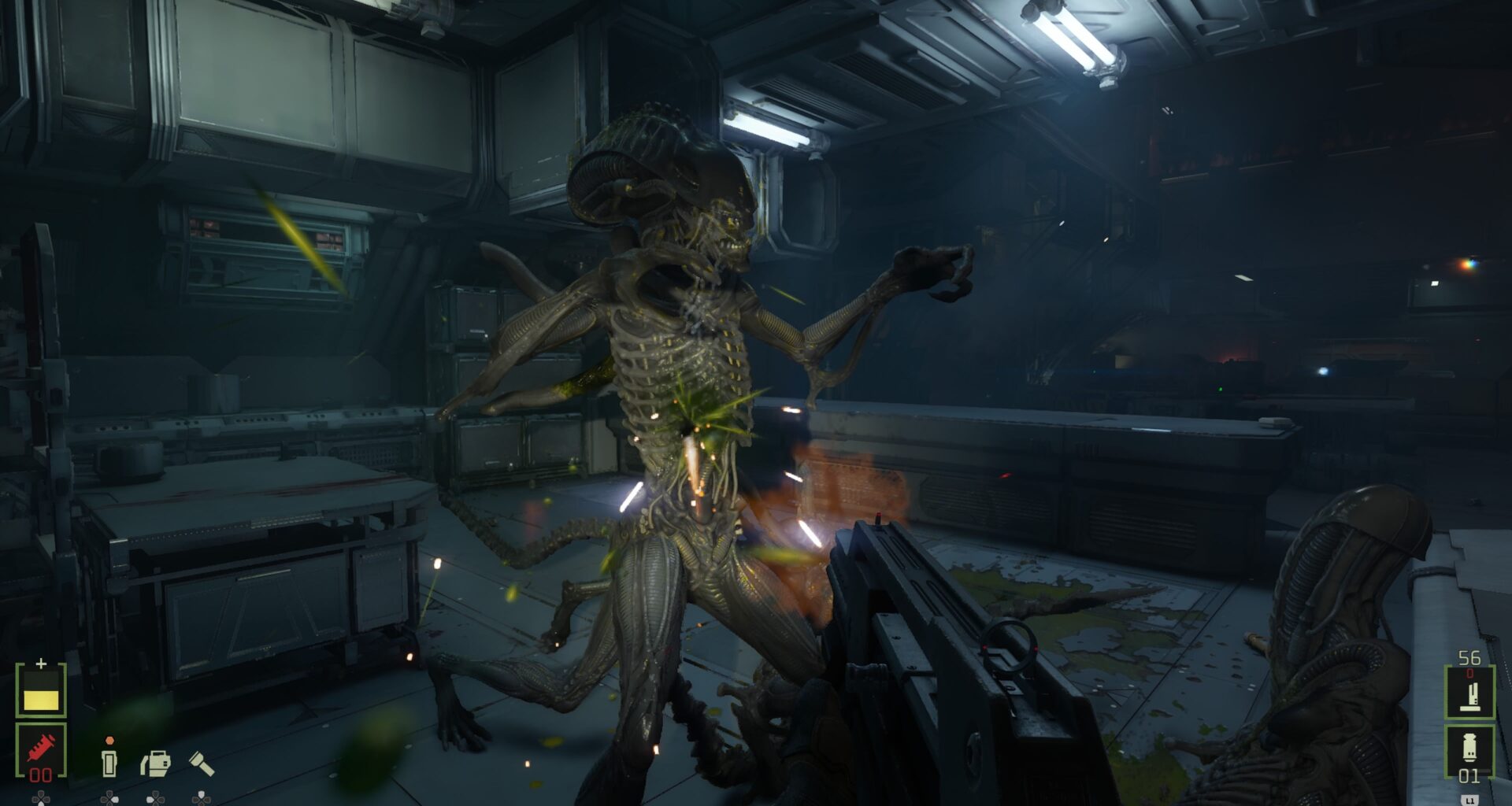Click the grenade canister icon showing 01
Screen dimensions: 1512x806
click(x=1469, y=745)
